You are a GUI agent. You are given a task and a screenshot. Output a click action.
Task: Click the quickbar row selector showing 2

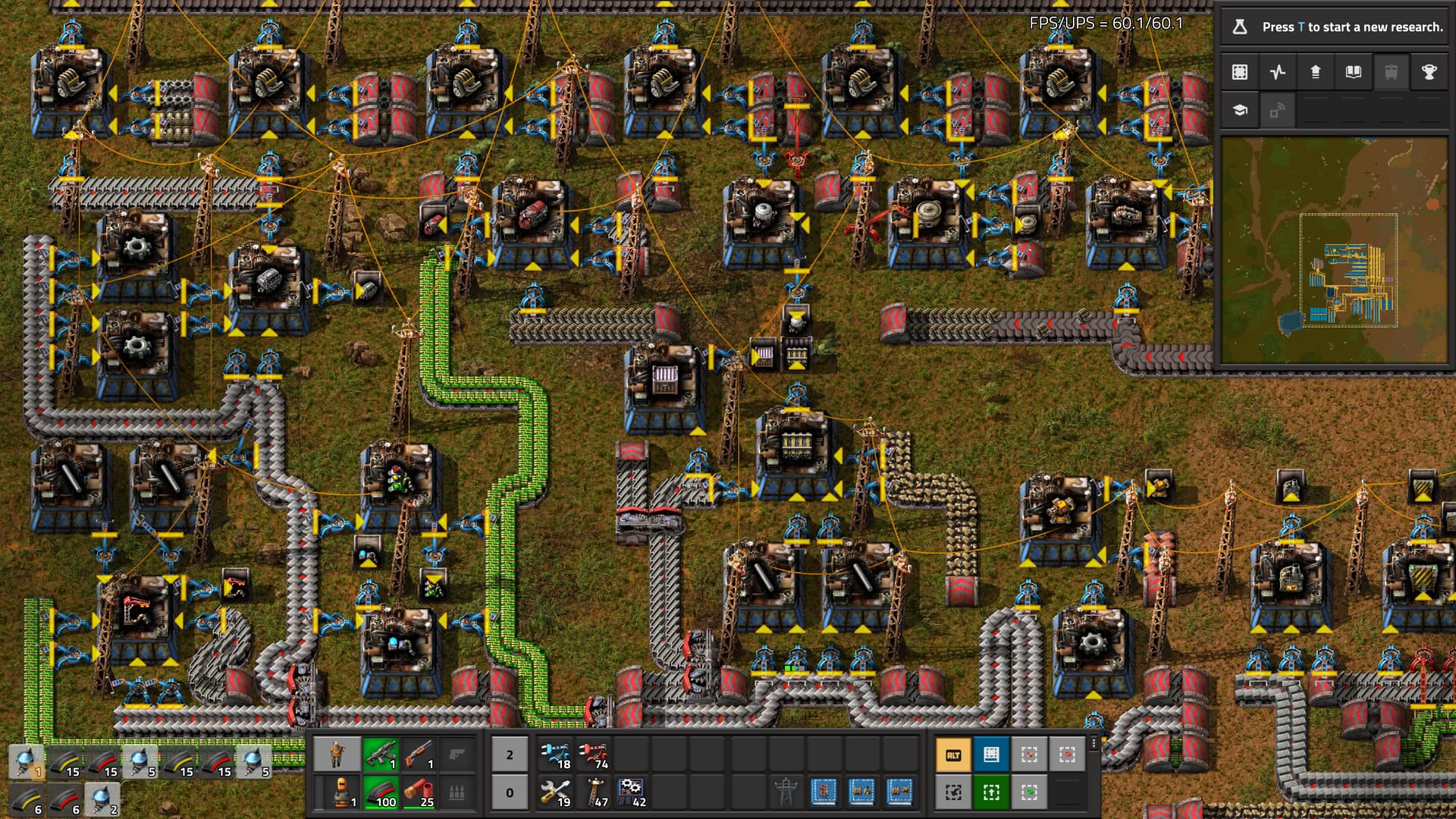[x=510, y=755]
